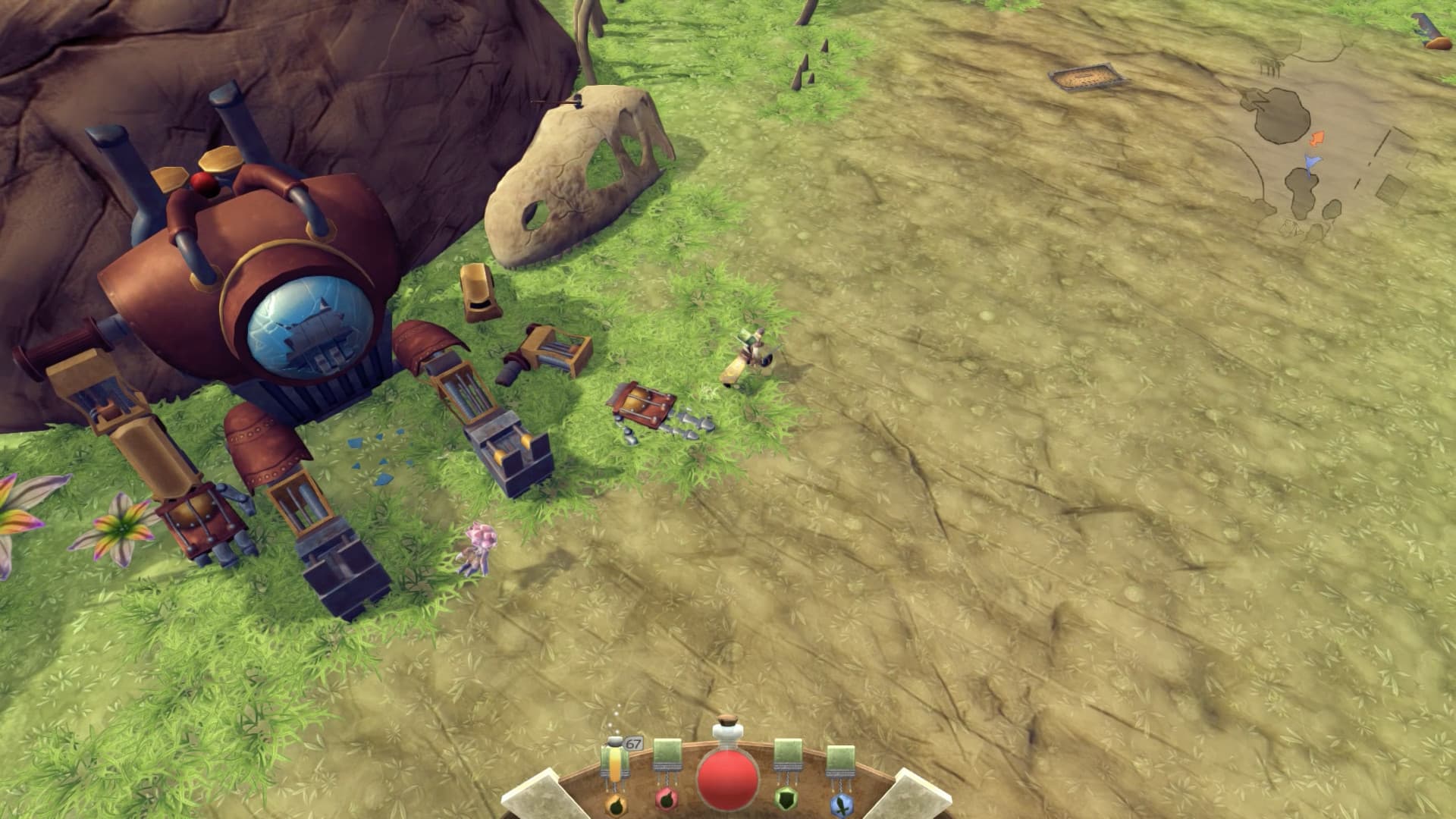
Task: Select the orange arrow marker on minimap
Action: [x=1317, y=139]
